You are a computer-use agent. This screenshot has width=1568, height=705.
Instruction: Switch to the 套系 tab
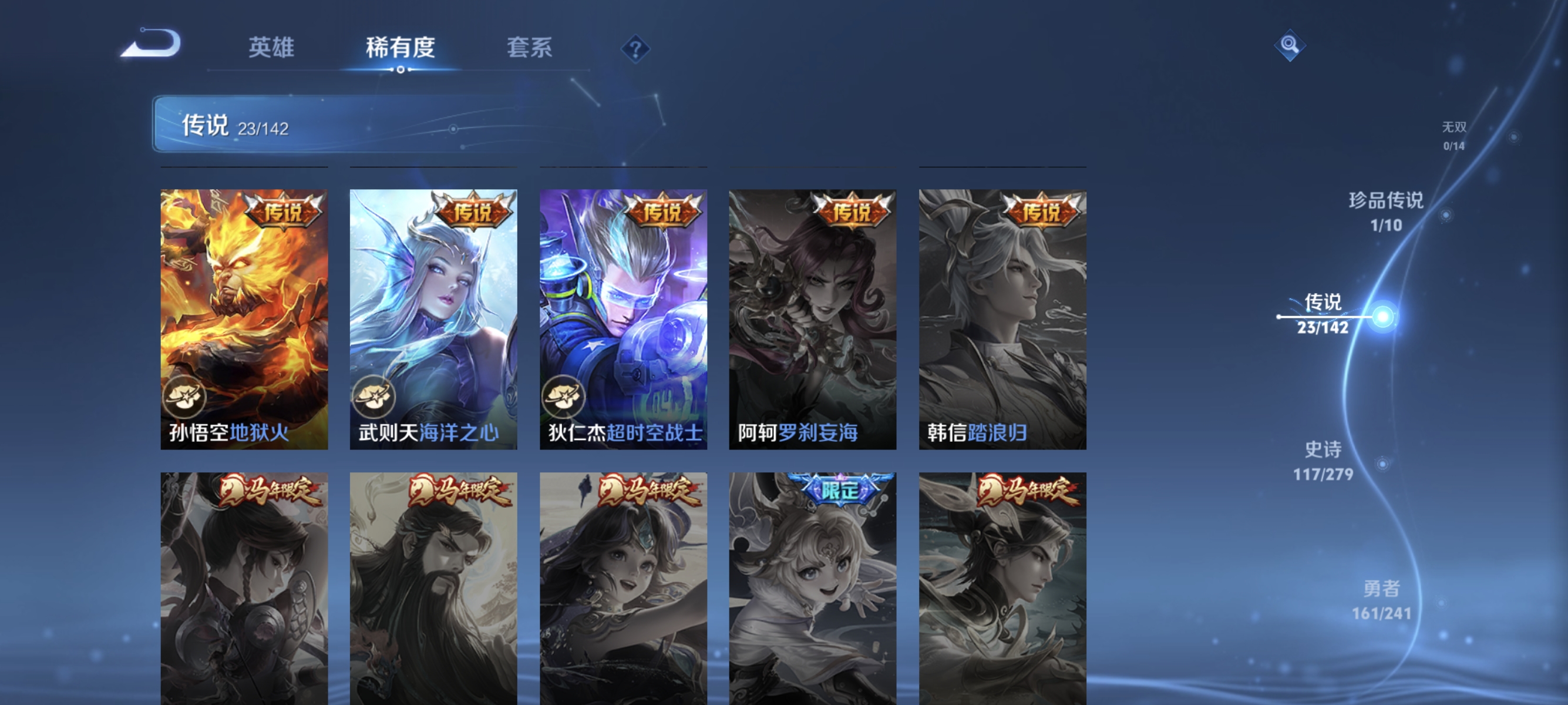530,48
